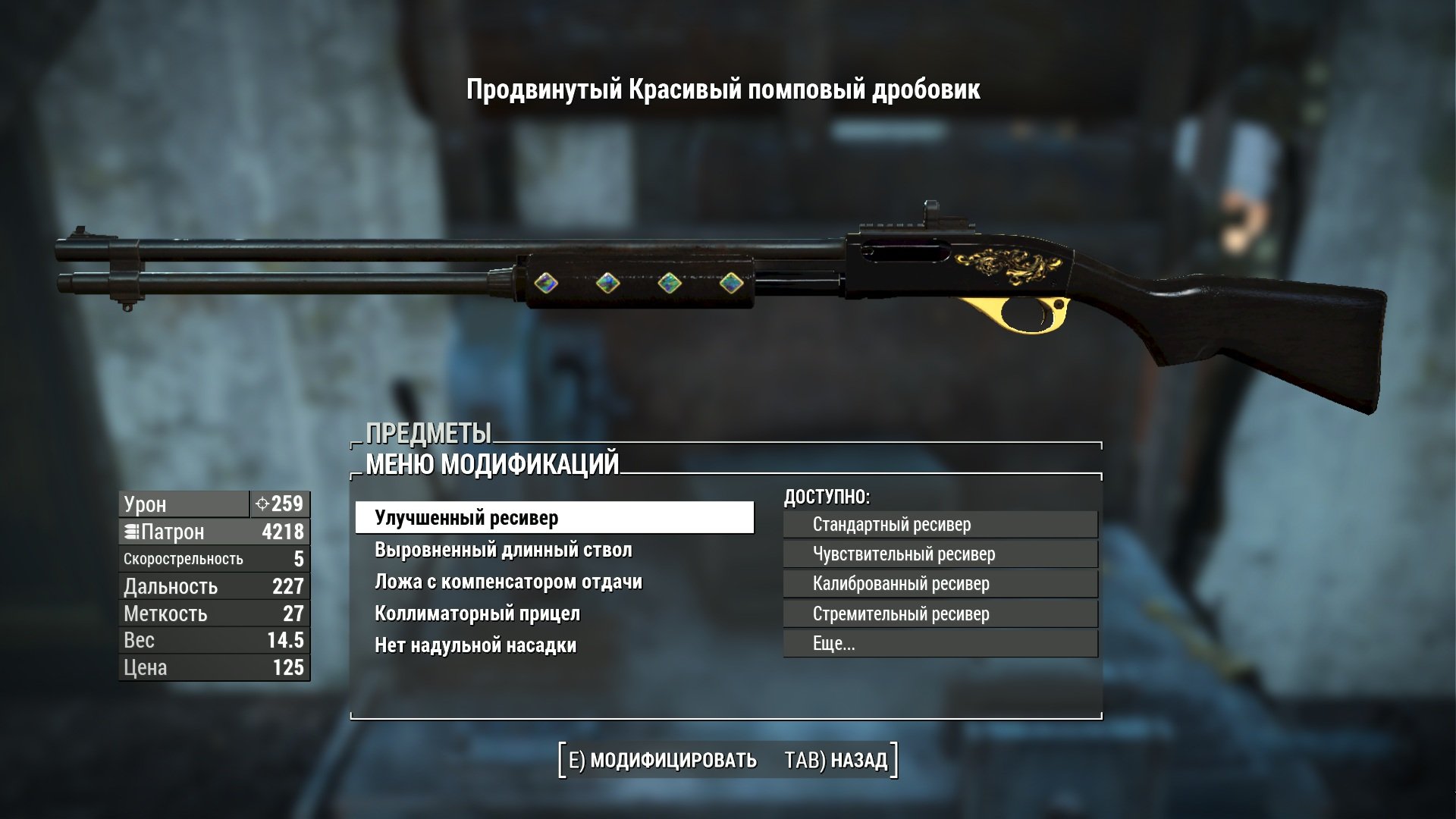The height and width of the screenshot is (819, 1456).
Task: Choose Выровненный длинный ствол entry
Action: coord(503,550)
